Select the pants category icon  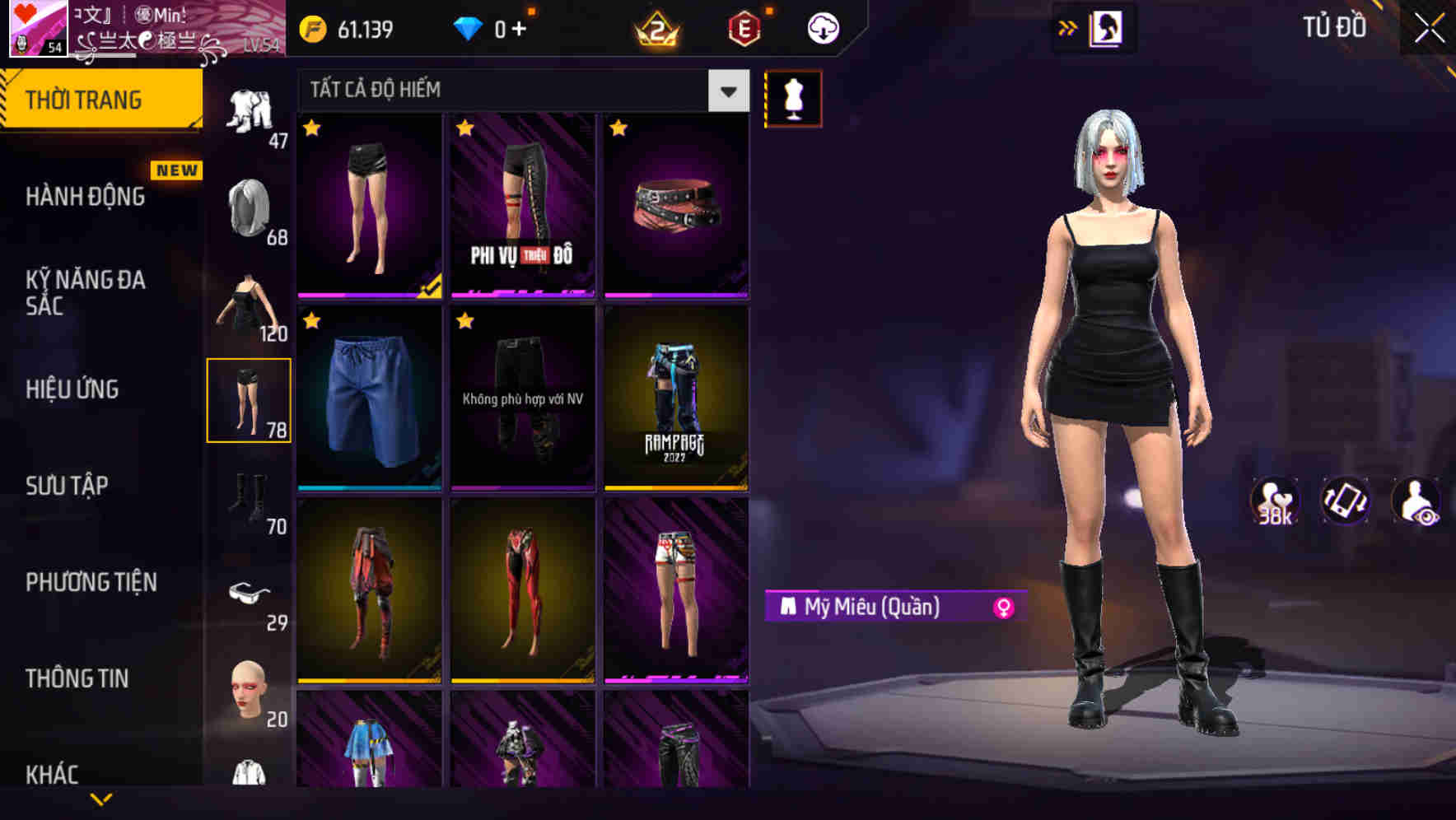pos(250,399)
